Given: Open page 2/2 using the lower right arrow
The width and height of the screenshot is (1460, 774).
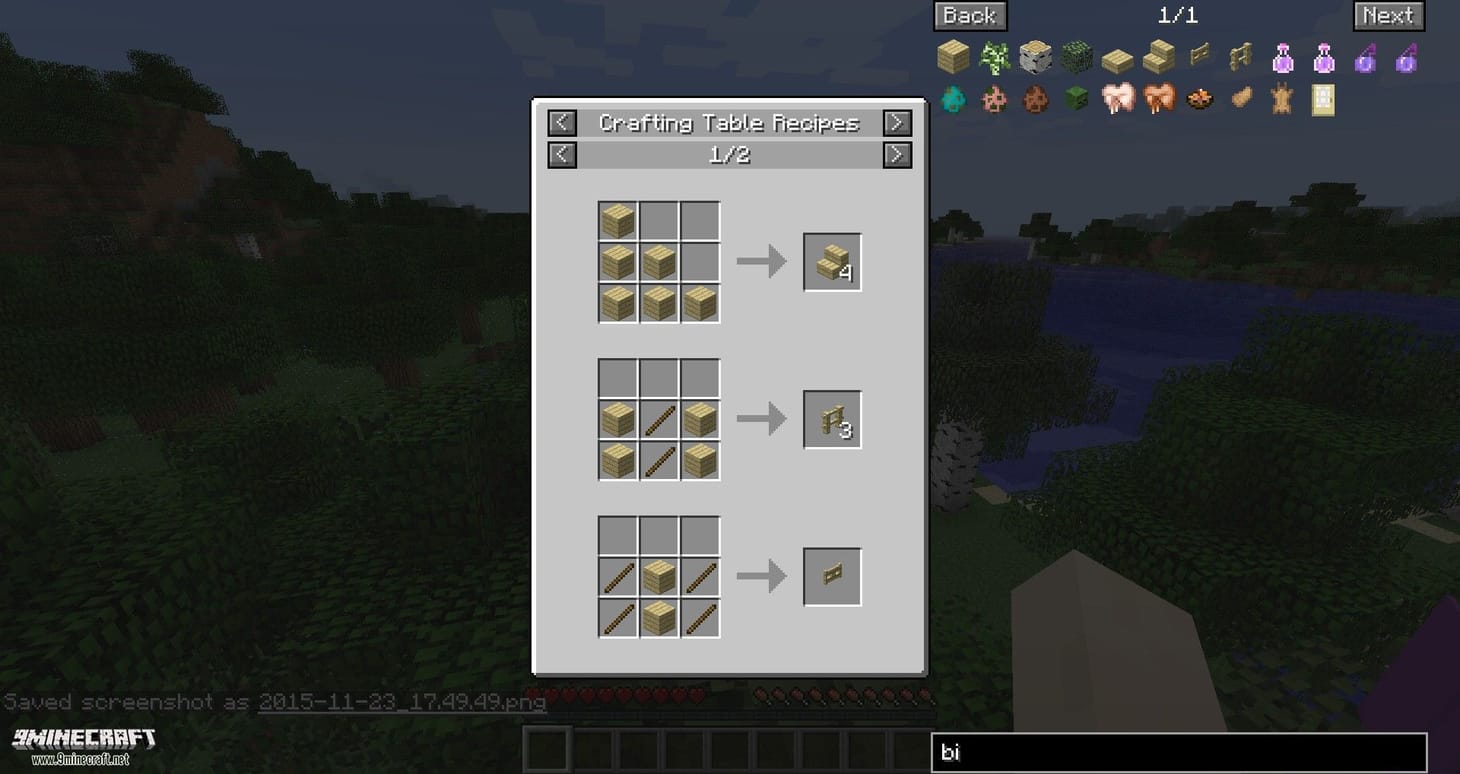Looking at the screenshot, I should 896,155.
